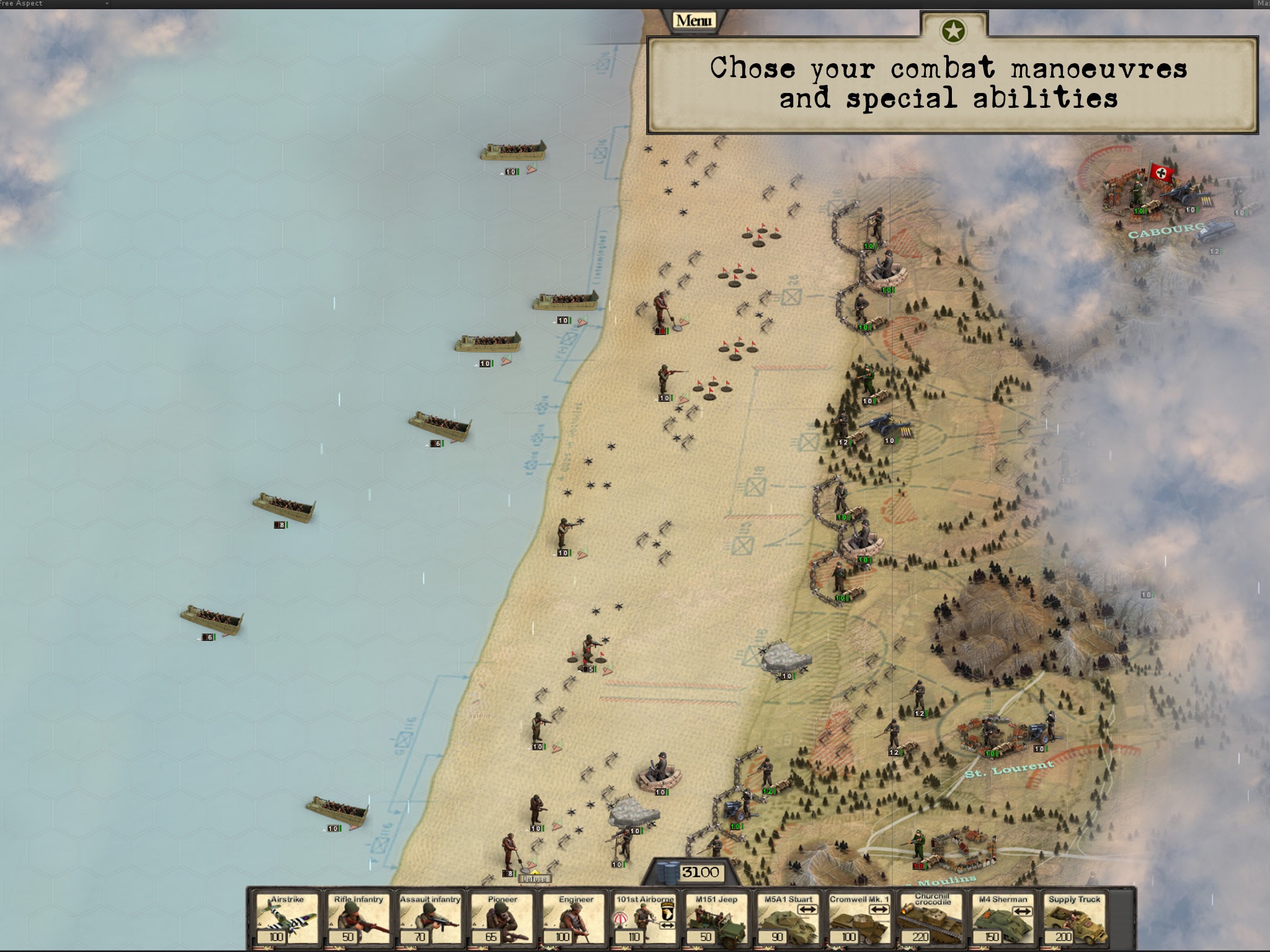This screenshot has width=1270, height=952.
Task: Choose the M4 Sherman card
Action: coord(1003,919)
